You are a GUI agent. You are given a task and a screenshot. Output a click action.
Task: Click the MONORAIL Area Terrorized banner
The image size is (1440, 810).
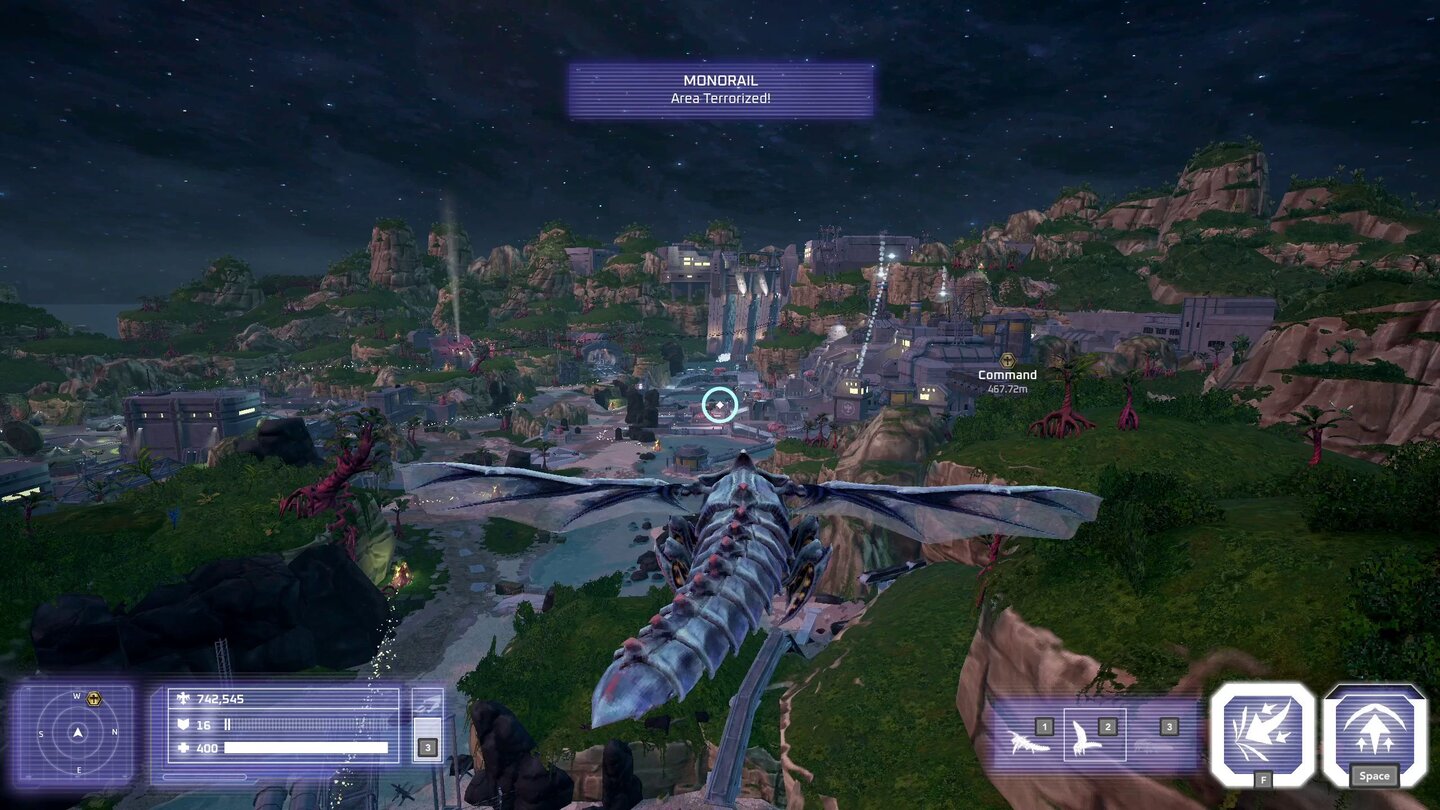pyautogui.click(x=722, y=87)
